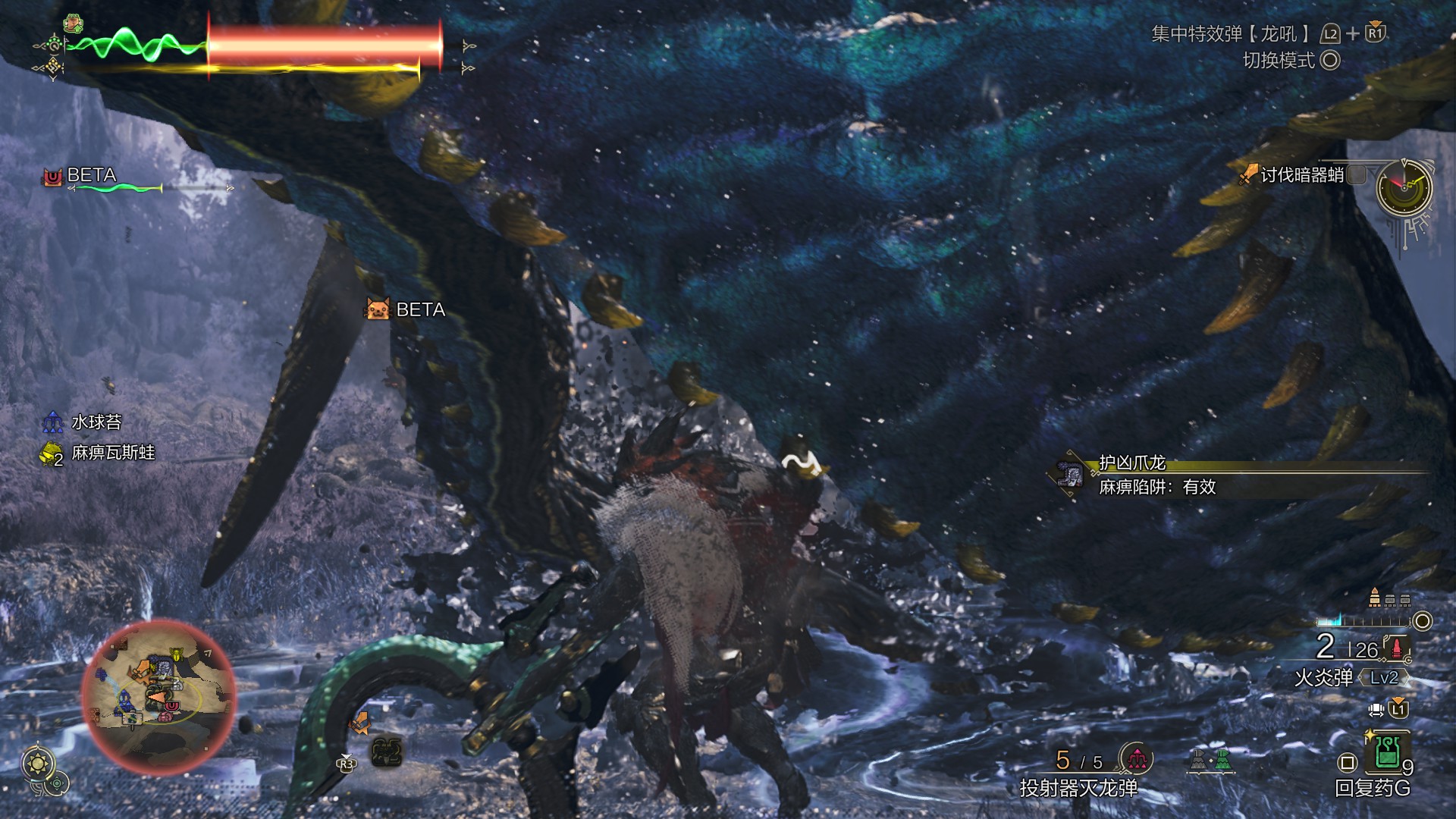Select the 火炎弹 Lv2 ammo type
This screenshot has width=1456, height=819.
pyautogui.click(x=1350, y=677)
